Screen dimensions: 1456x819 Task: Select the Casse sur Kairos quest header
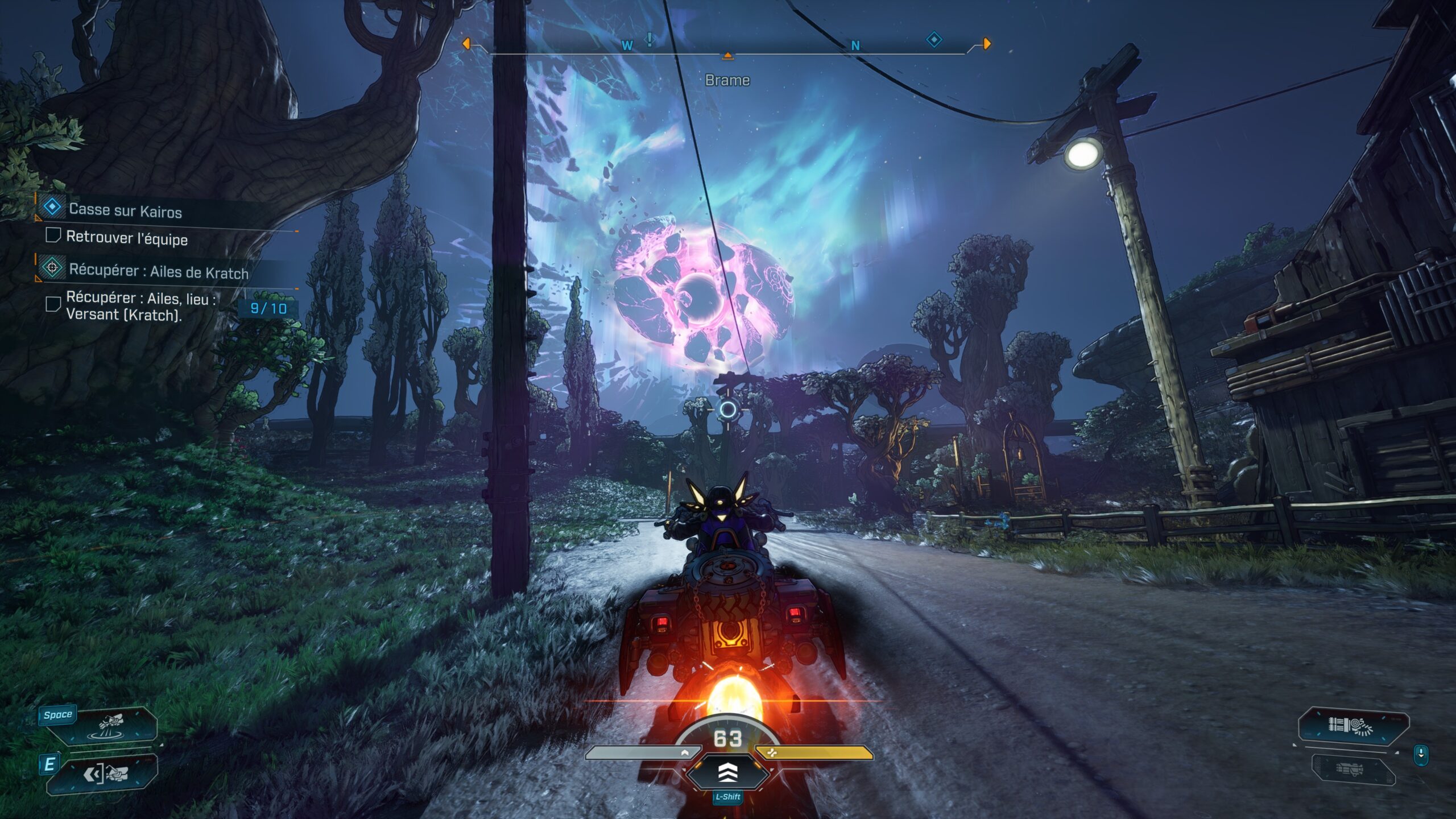tap(125, 210)
